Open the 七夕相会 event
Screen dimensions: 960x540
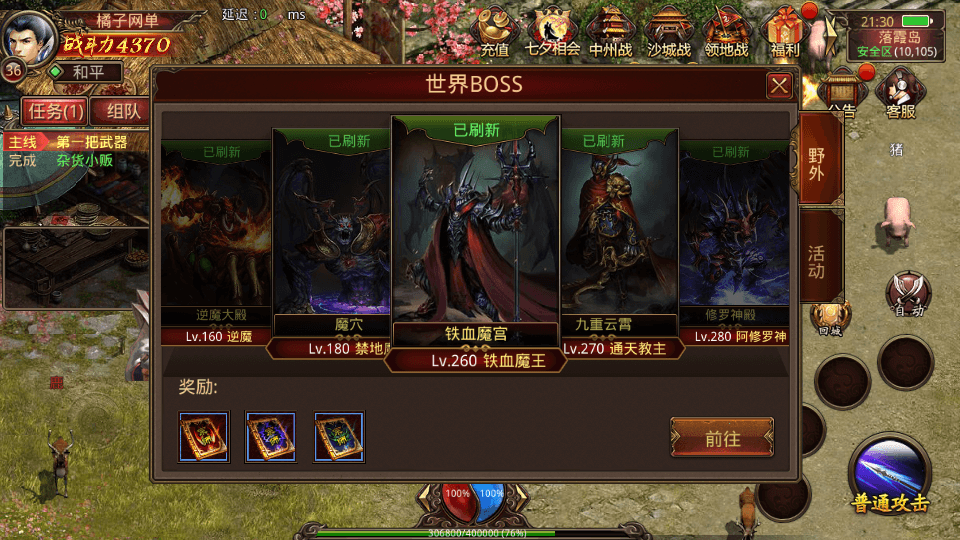pos(553,30)
